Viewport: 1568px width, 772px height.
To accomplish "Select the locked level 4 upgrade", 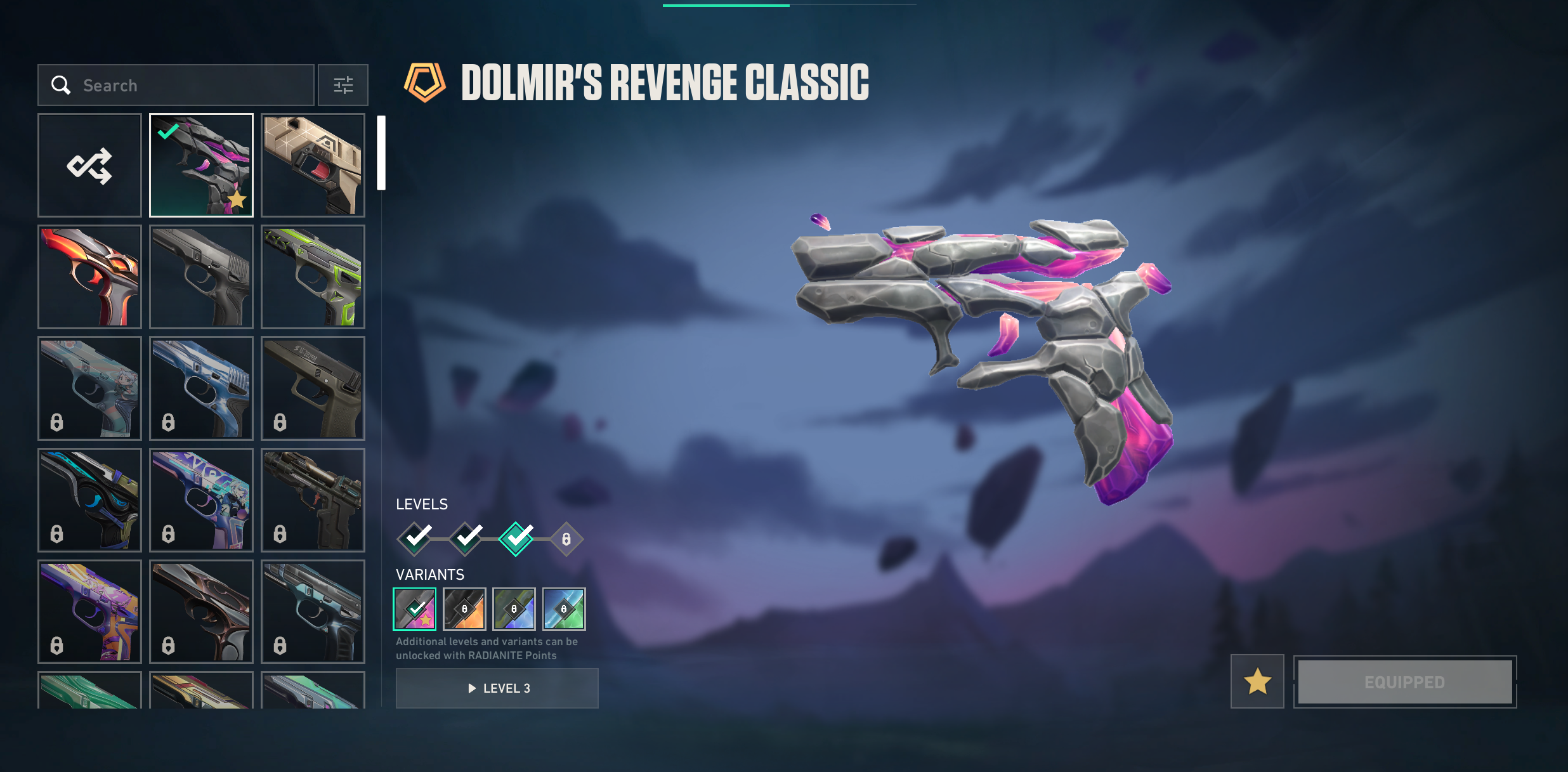I will point(566,539).
